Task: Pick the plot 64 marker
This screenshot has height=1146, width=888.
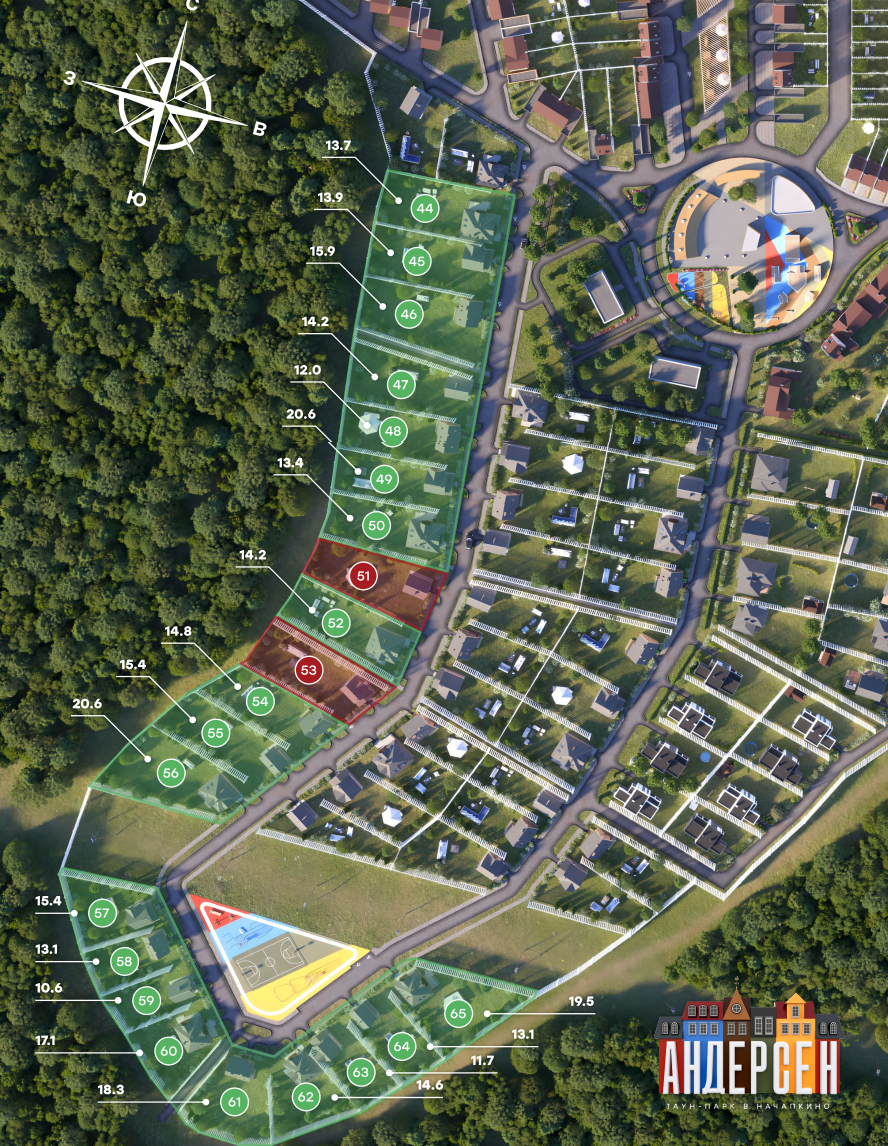Action: (x=402, y=1047)
